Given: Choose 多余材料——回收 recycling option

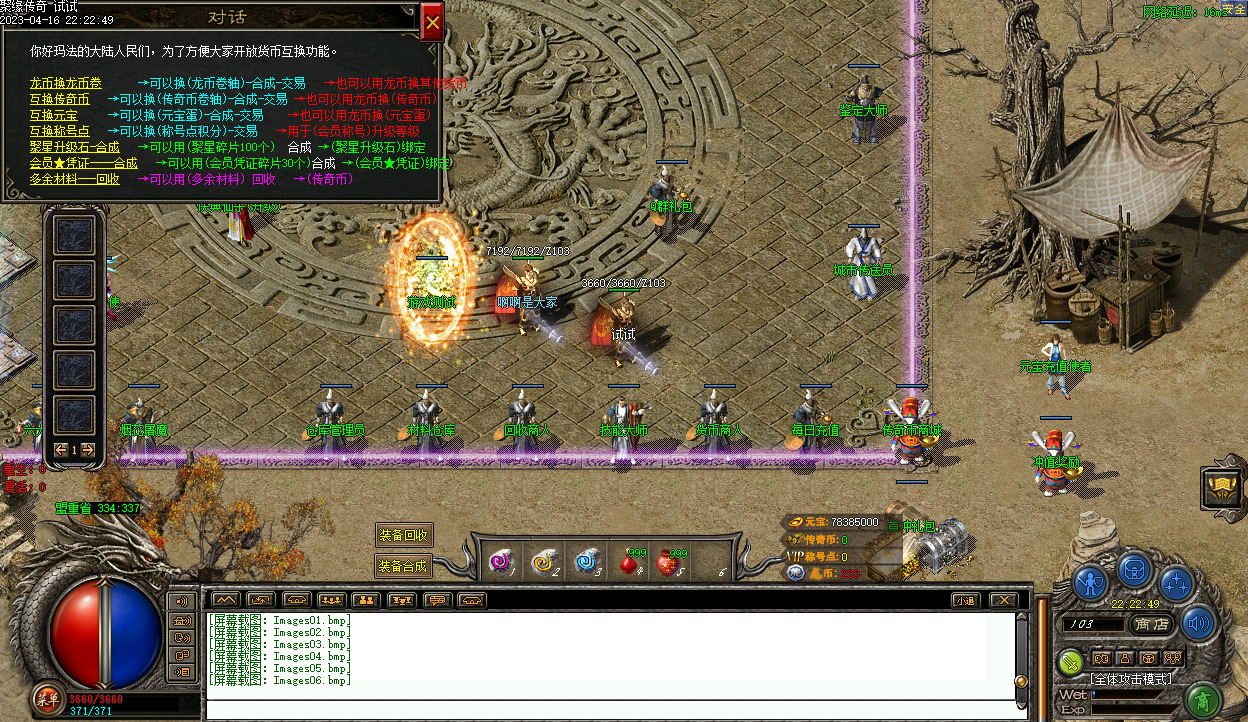Looking at the screenshot, I should tap(74, 179).
